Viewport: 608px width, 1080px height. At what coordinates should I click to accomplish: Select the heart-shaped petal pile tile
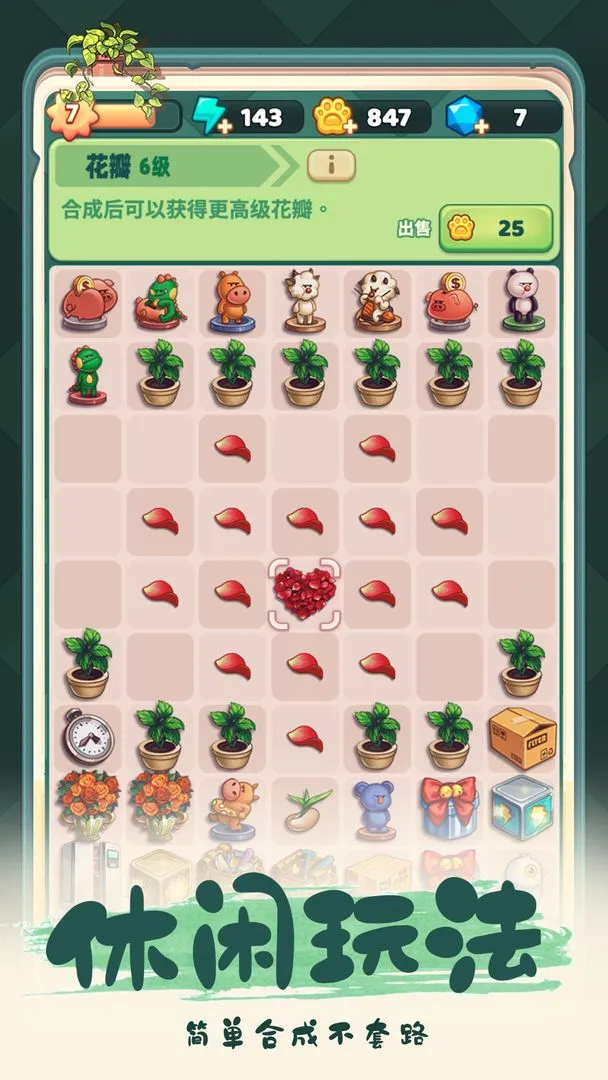pyautogui.click(x=304, y=592)
